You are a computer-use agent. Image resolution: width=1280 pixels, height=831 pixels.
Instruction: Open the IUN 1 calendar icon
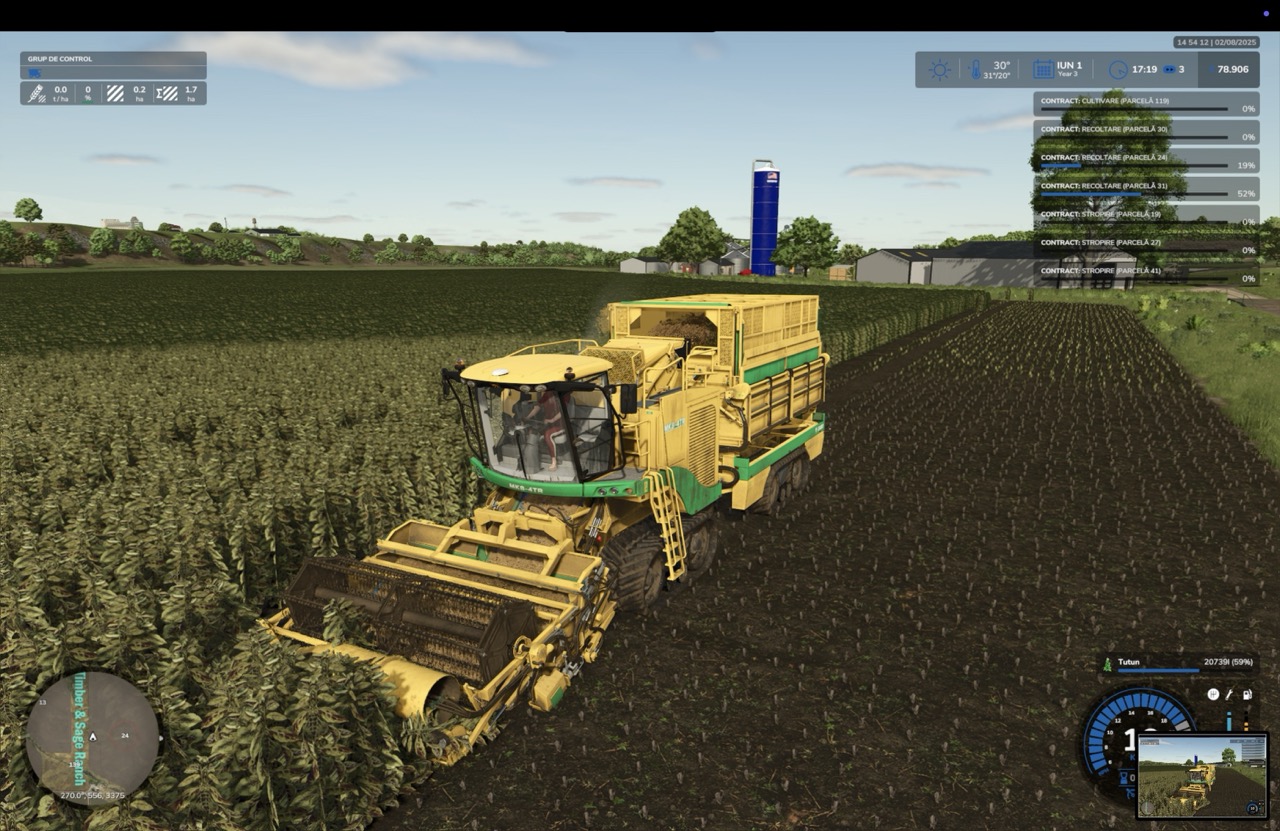point(1043,69)
